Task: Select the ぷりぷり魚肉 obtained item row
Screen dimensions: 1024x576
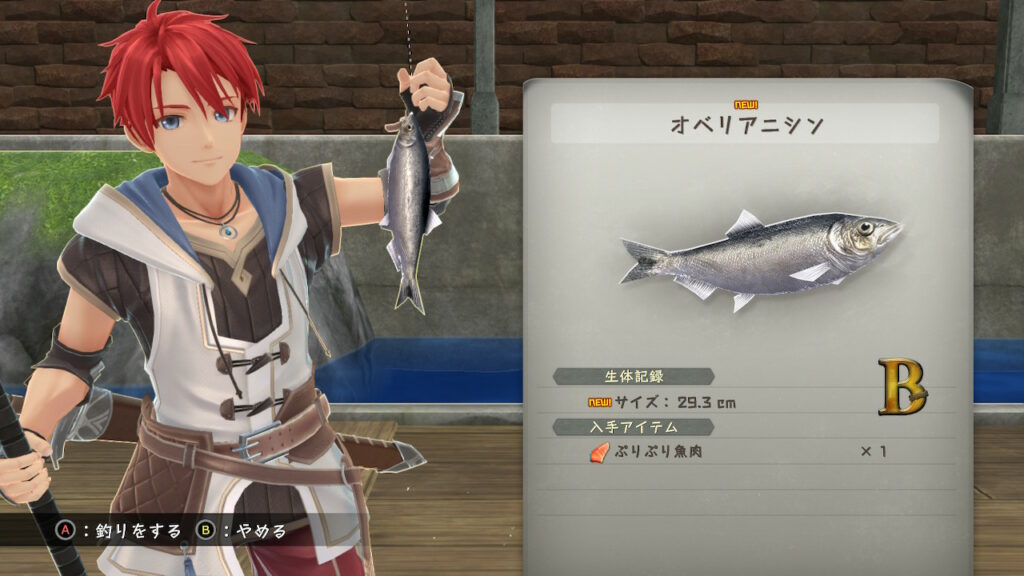Action: pyautogui.click(x=740, y=452)
